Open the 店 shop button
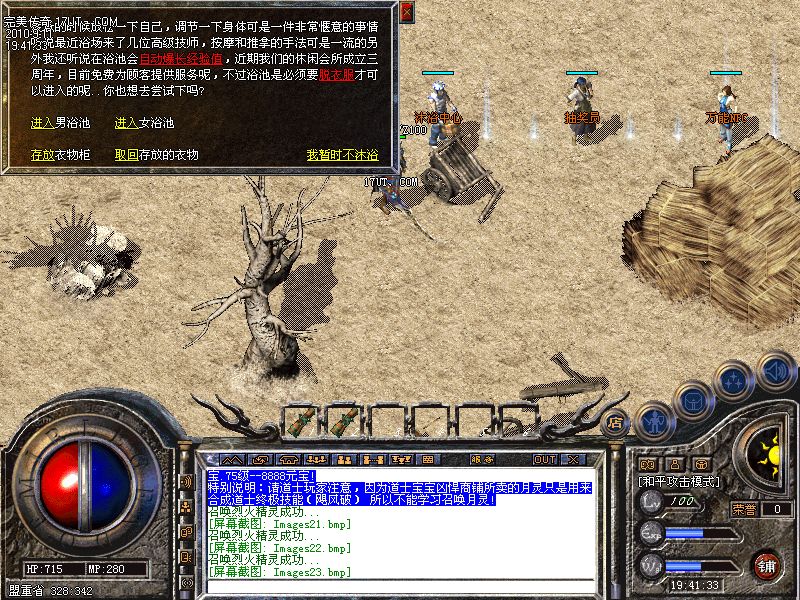This screenshot has width=800, height=600. [x=616, y=421]
